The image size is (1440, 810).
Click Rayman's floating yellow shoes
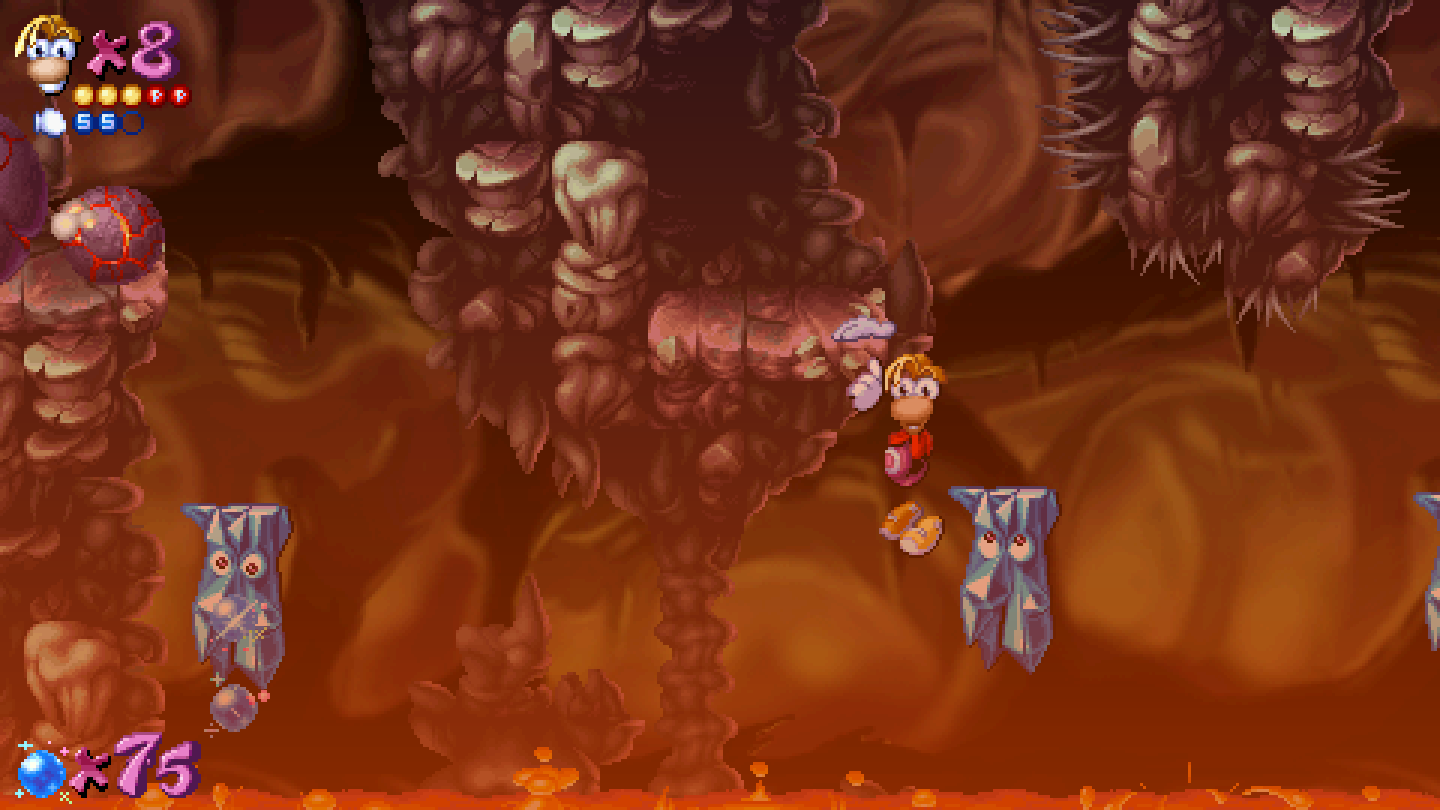908,525
